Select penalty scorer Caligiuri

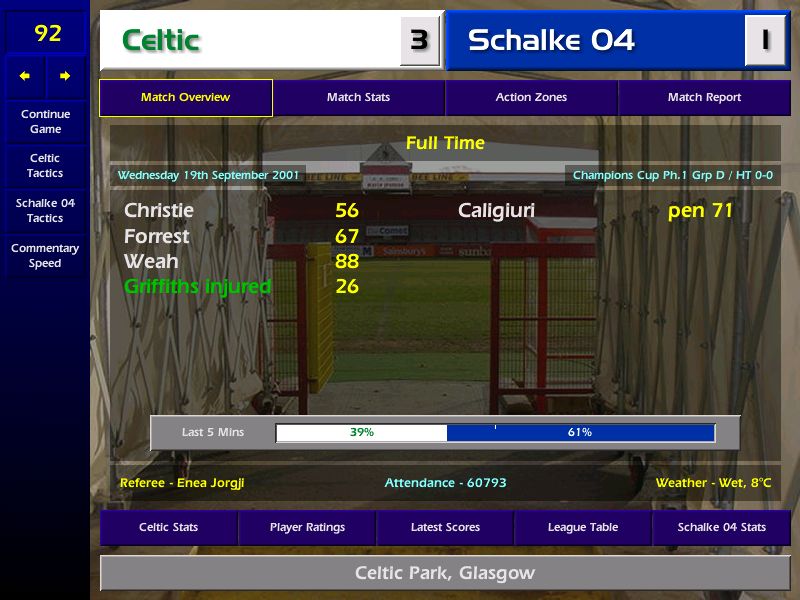point(496,211)
